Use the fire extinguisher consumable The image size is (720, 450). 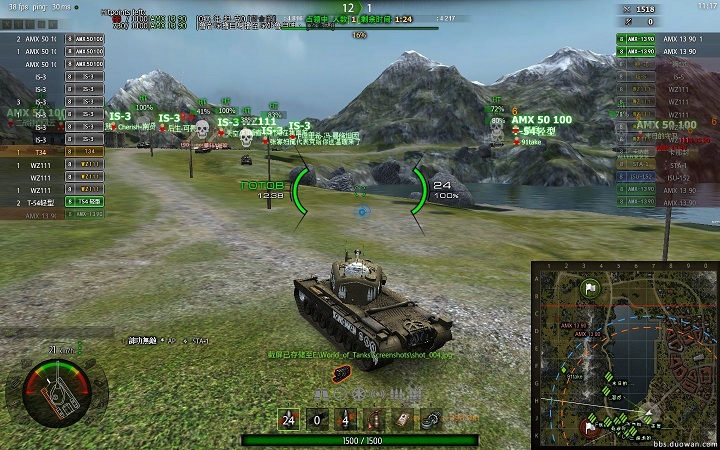pos(374,421)
